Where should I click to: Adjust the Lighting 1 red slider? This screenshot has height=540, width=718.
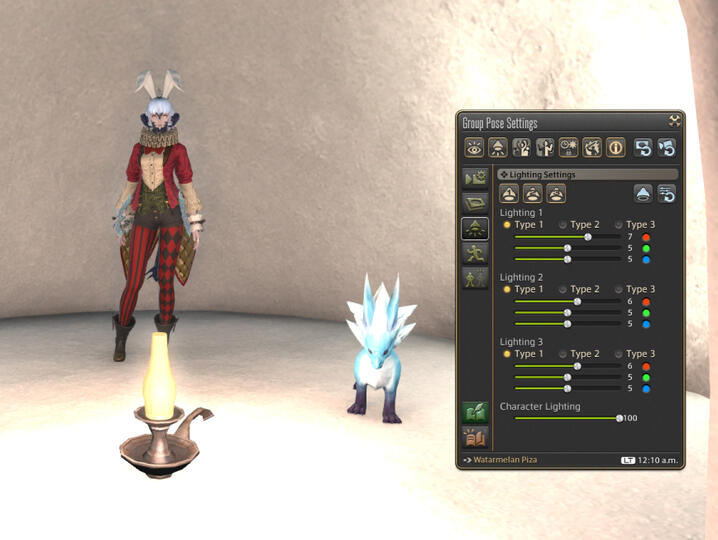click(x=587, y=237)
